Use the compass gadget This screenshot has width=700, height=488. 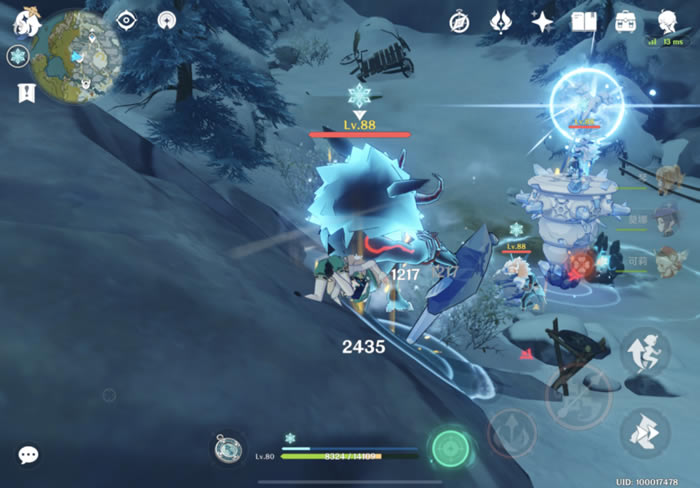point(228,449)
